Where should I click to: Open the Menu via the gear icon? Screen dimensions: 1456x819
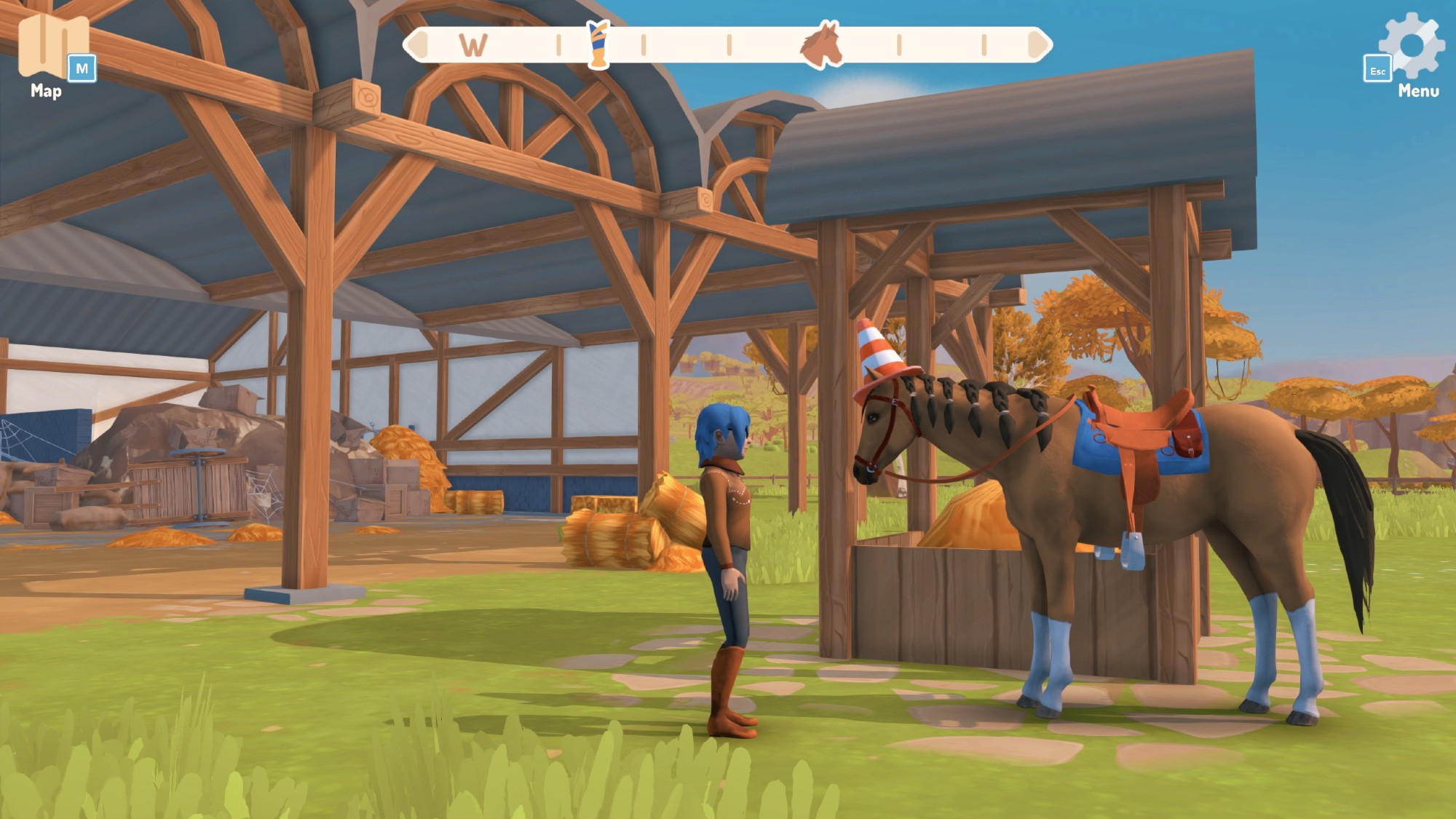pos(1412,45)
